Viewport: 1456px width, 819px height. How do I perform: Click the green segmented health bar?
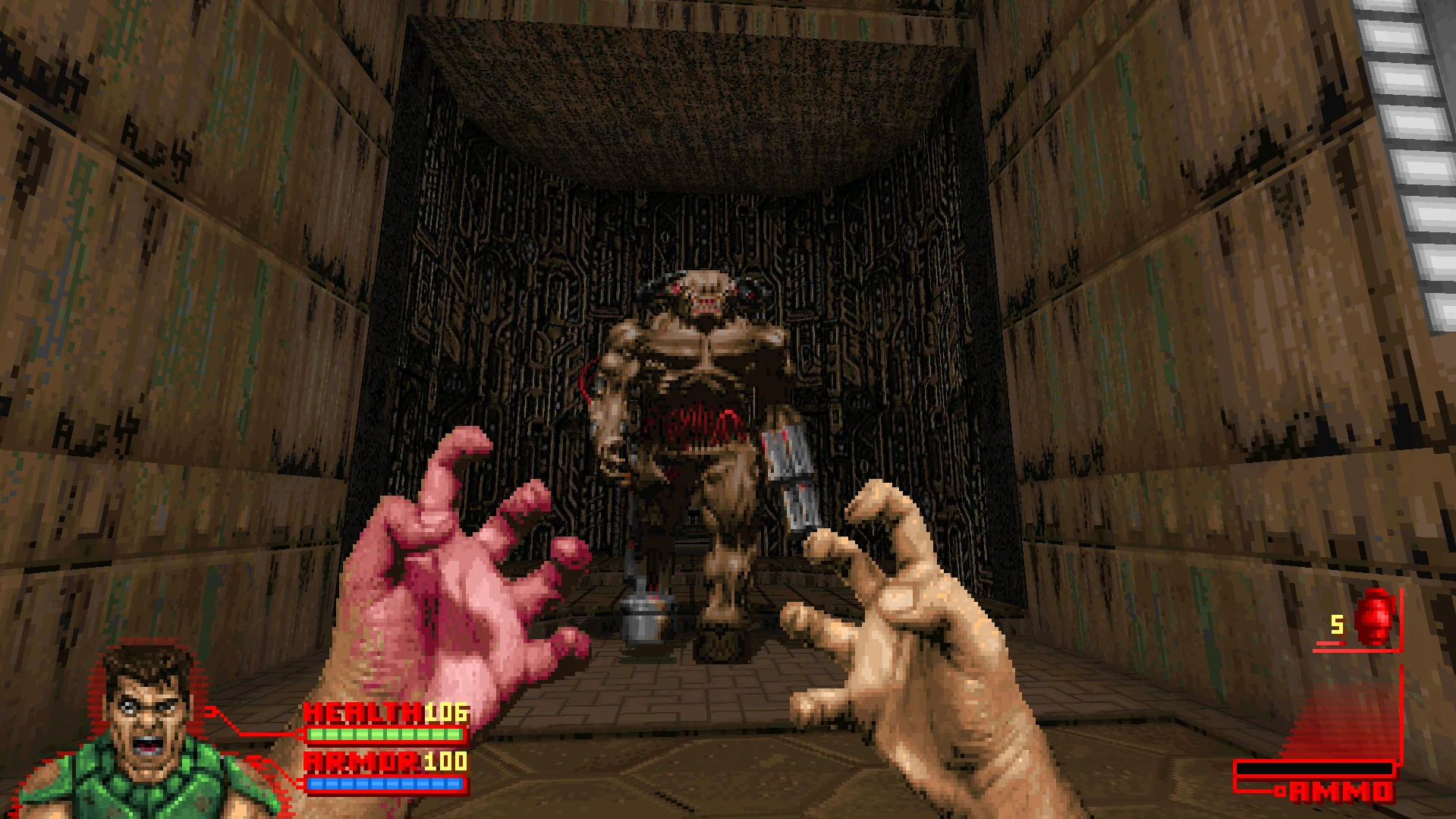click(383, 736)
